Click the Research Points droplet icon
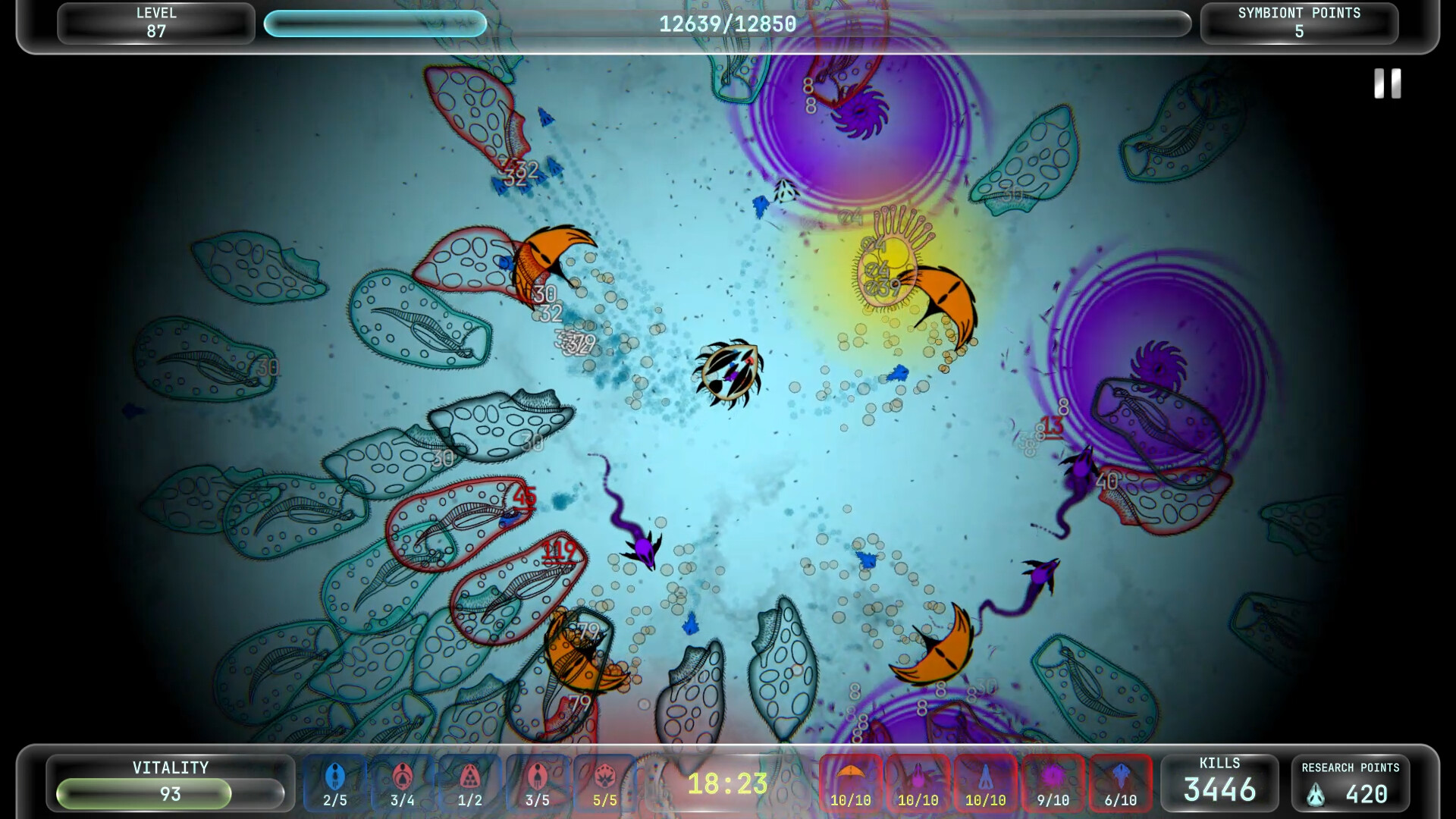This screenshot has height=819, width=1456. click(x=1314, y=795)
